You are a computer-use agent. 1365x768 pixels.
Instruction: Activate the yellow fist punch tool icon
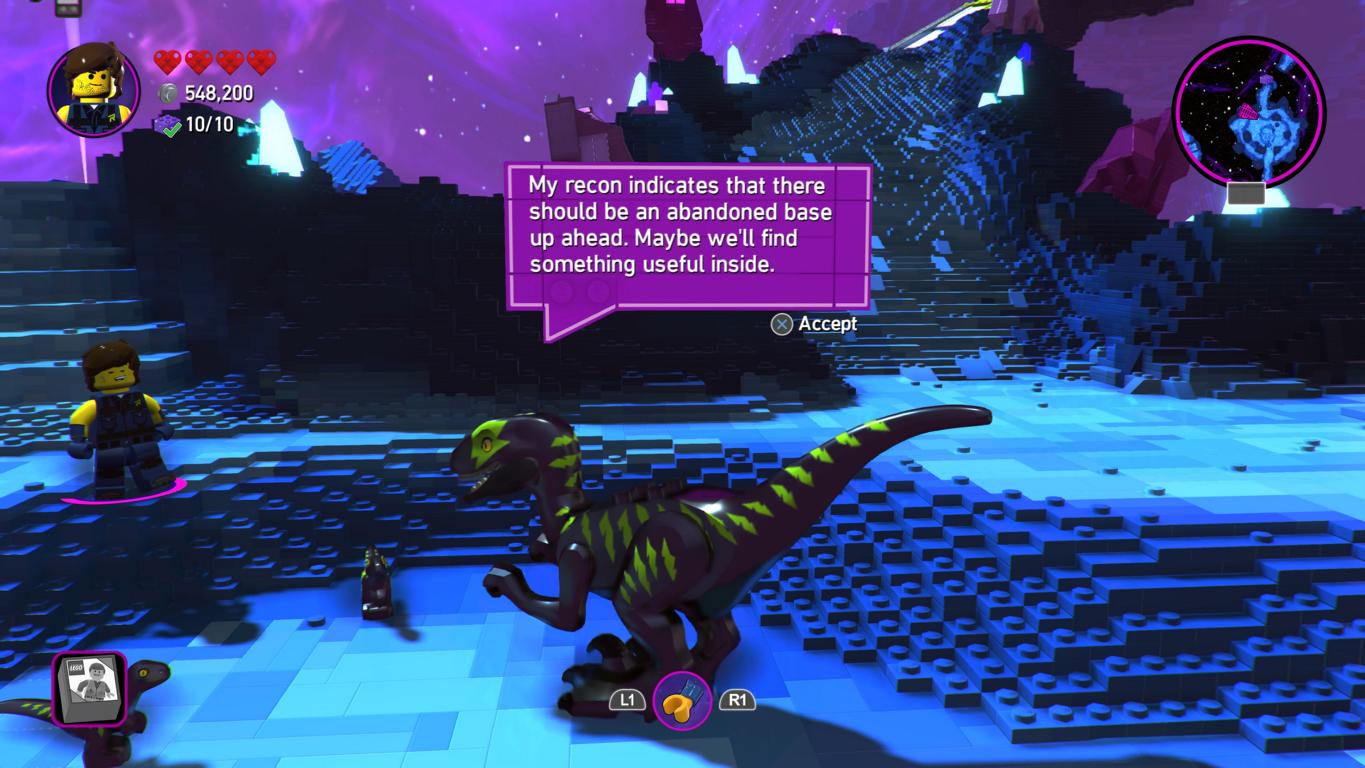point(682,701)
